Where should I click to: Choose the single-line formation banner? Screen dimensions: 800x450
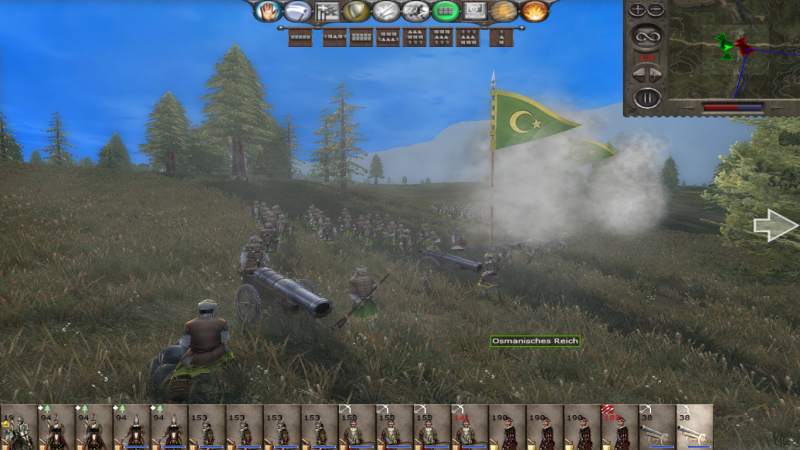[x=300, y=38]
